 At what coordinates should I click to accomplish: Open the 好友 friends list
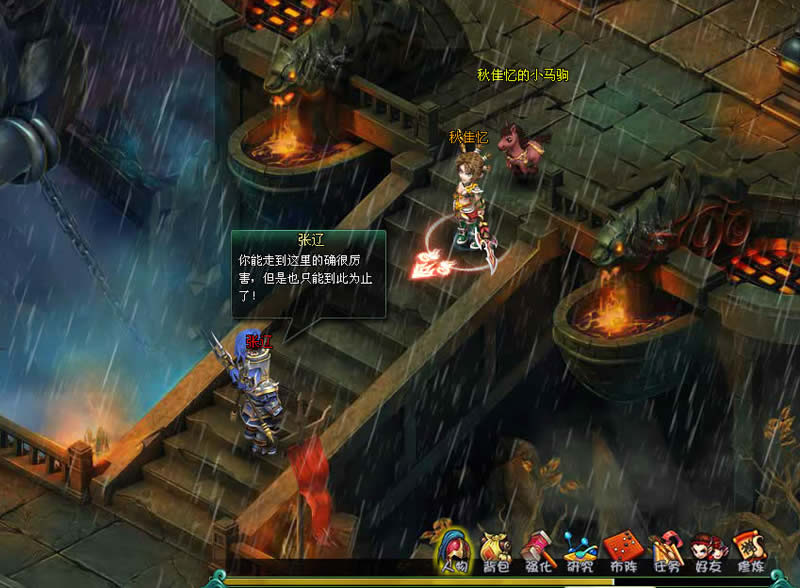(707, 551)
